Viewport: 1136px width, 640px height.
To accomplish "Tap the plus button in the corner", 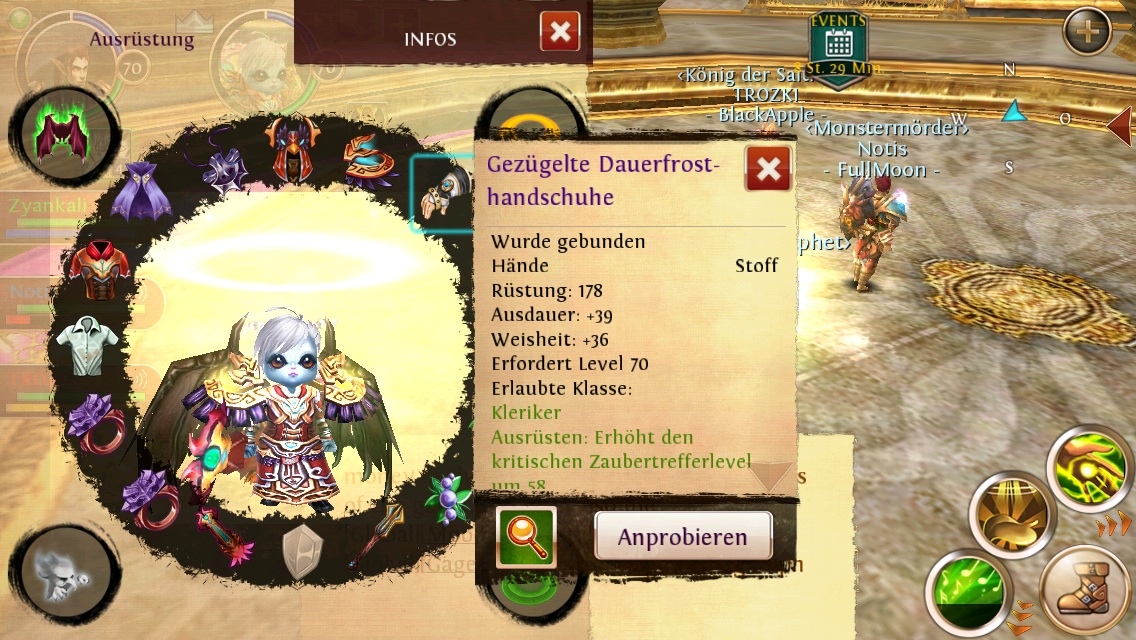I will (x=1087, y=32).
